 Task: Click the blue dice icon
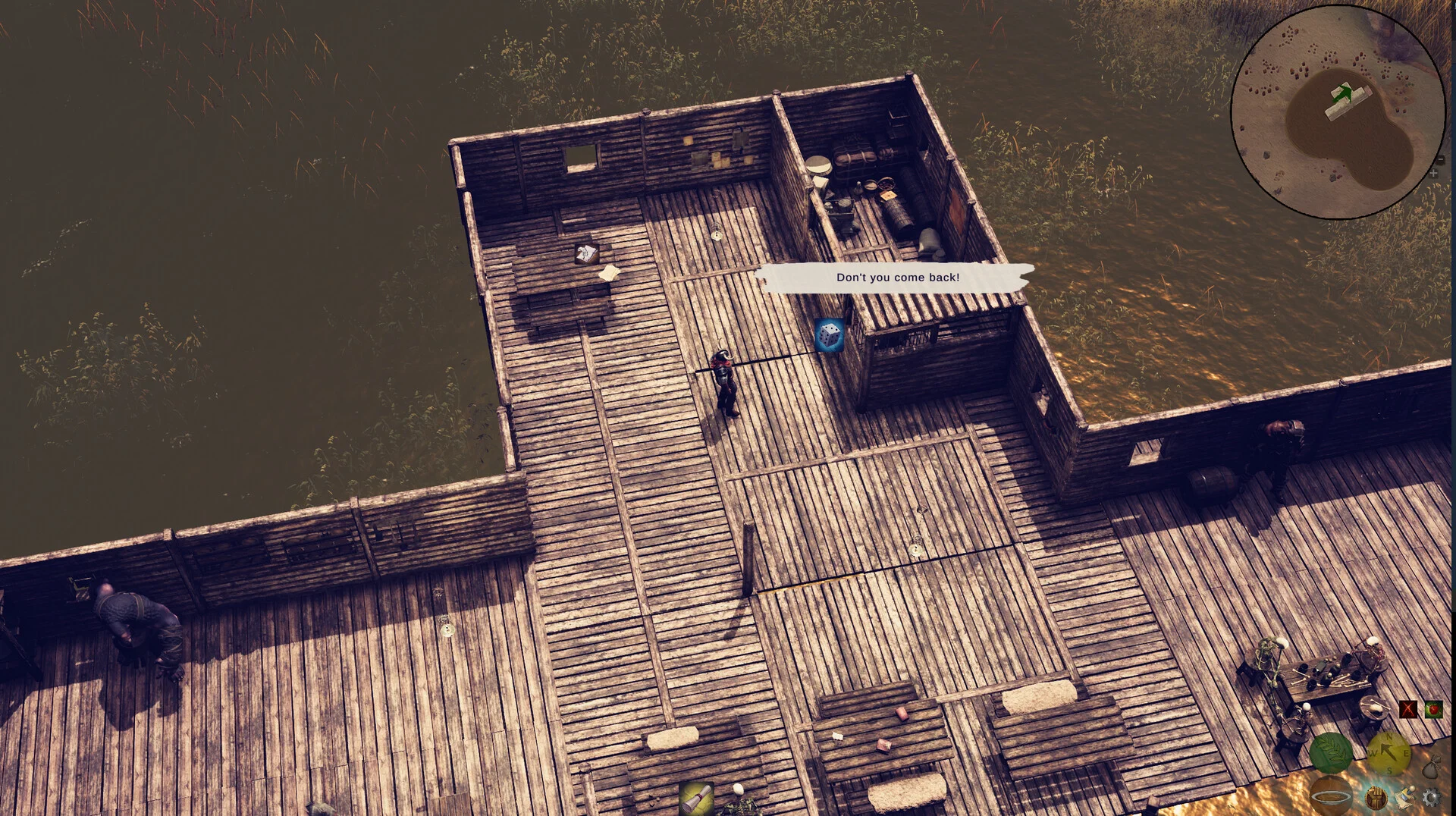click(x=829, y=335)
